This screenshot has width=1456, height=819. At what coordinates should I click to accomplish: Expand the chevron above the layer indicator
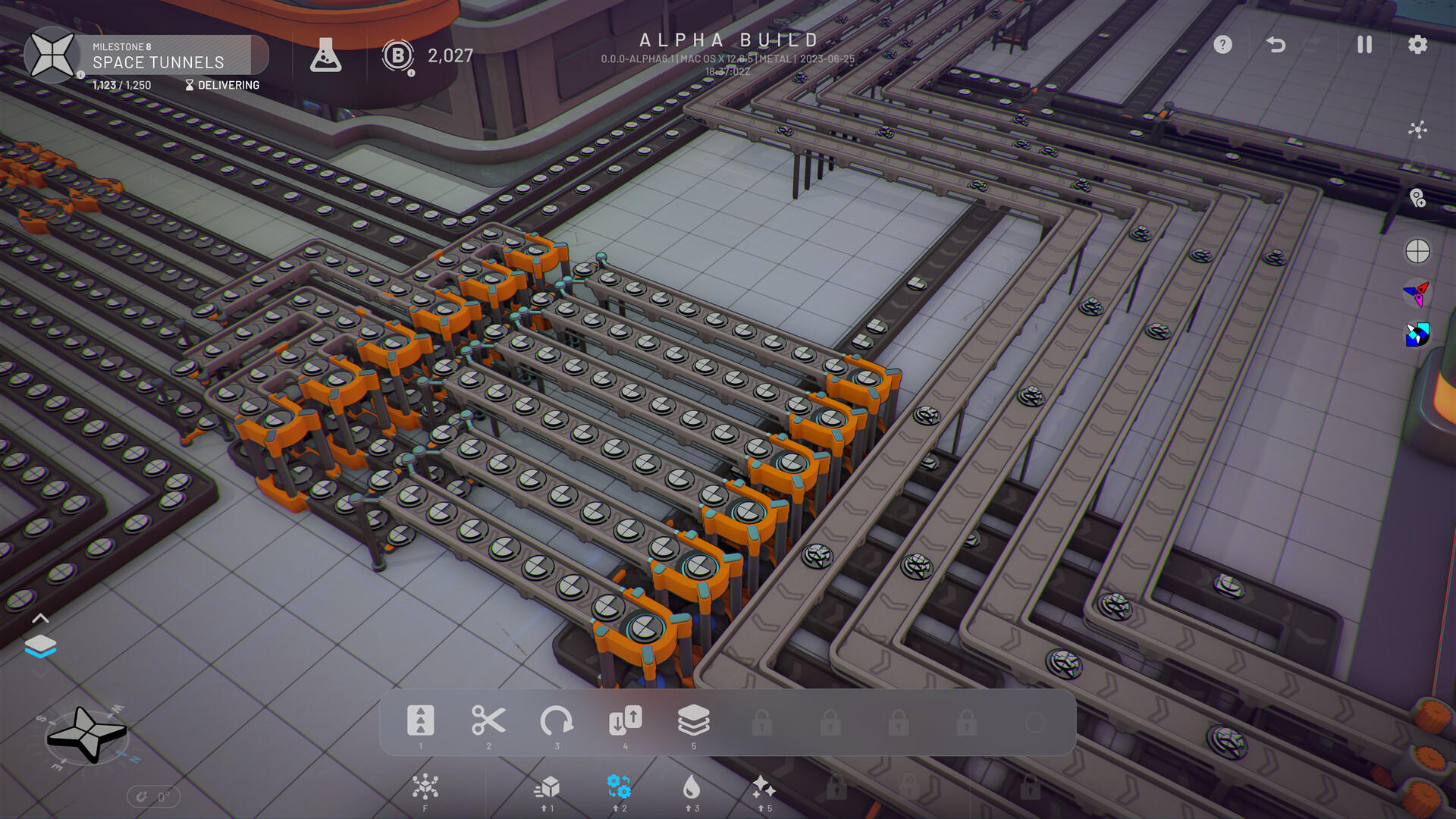pyautogui.click(x=42, y=617)
